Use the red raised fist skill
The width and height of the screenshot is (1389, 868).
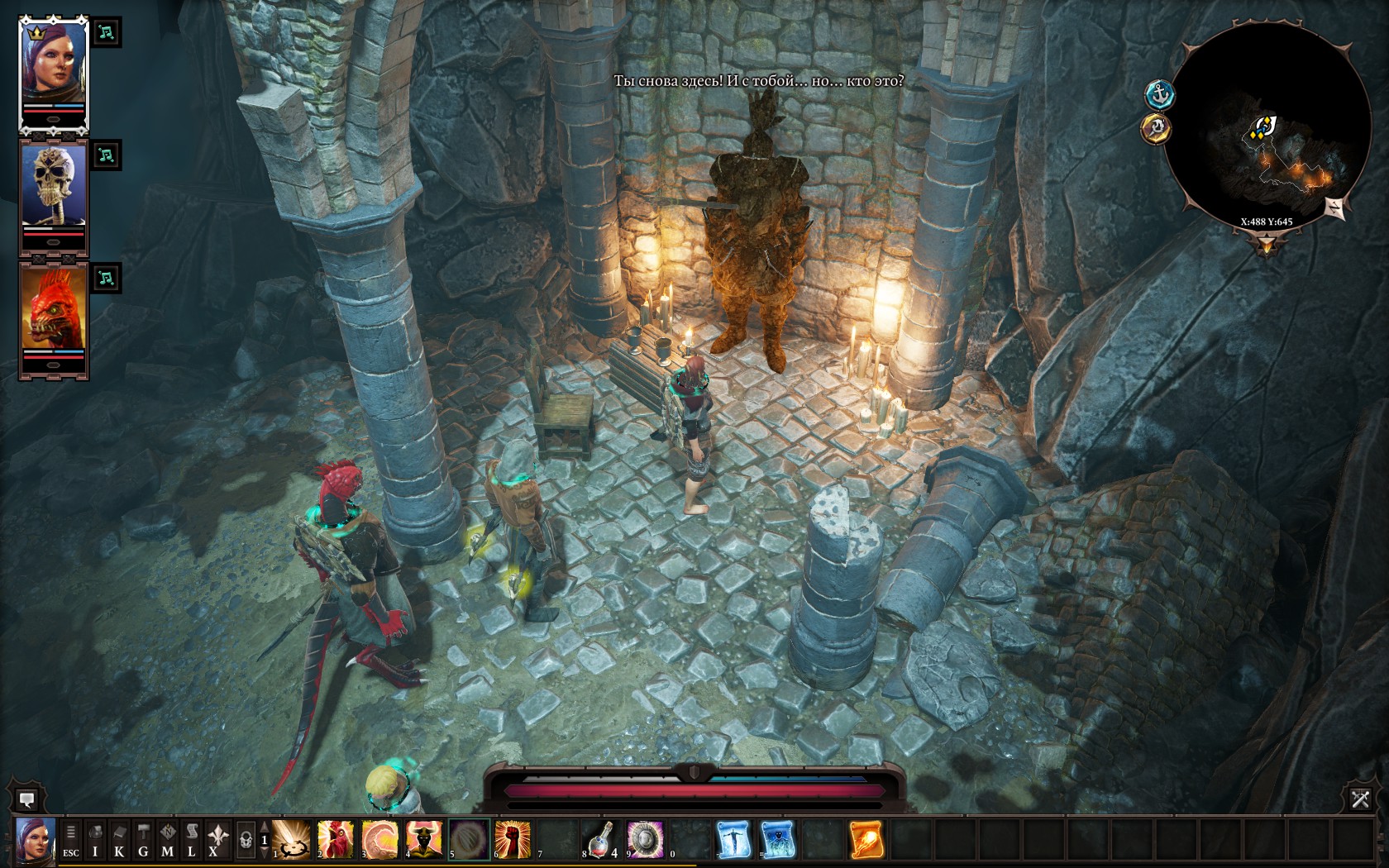click(513, 840)
